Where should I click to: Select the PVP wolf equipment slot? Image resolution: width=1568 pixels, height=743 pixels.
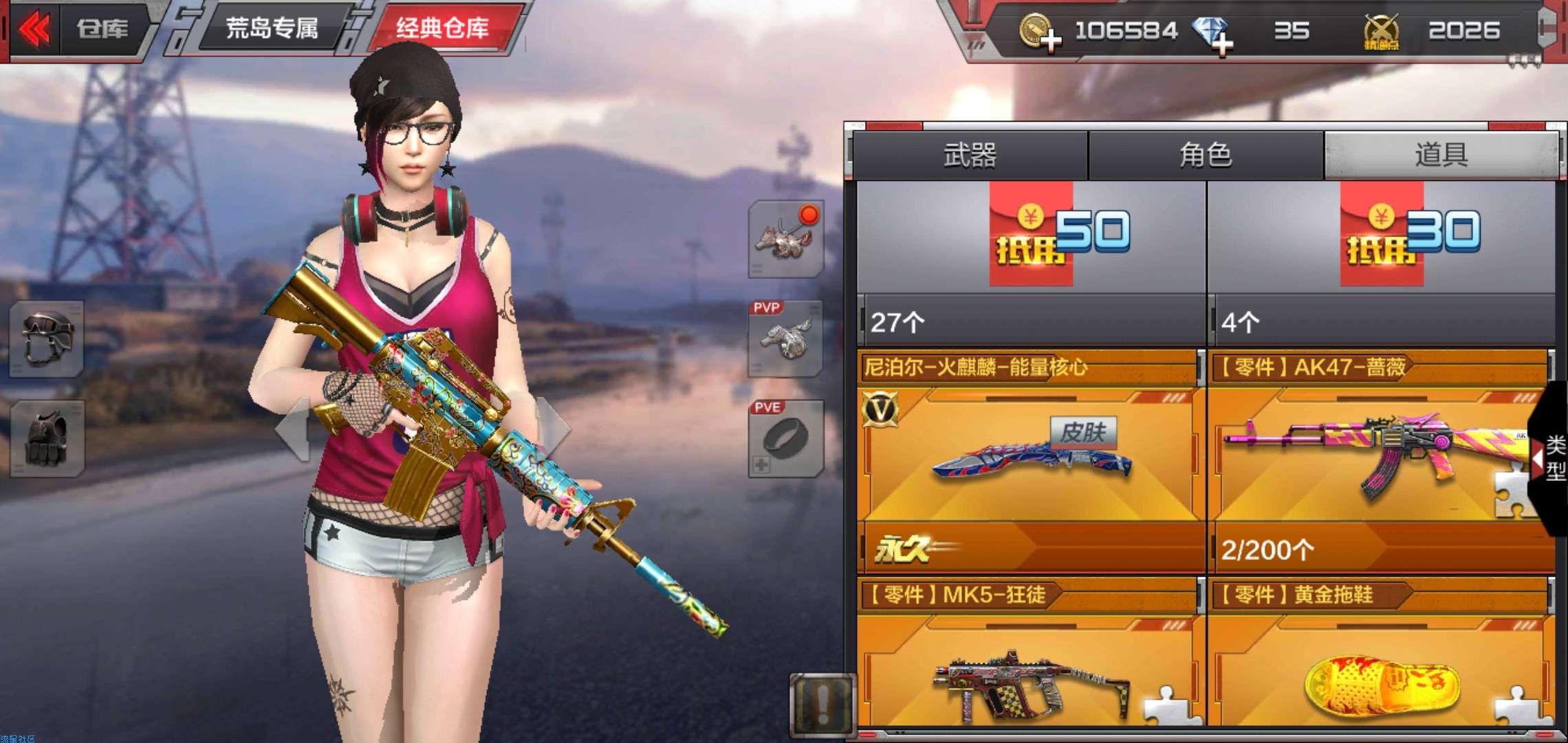(785, 338)
